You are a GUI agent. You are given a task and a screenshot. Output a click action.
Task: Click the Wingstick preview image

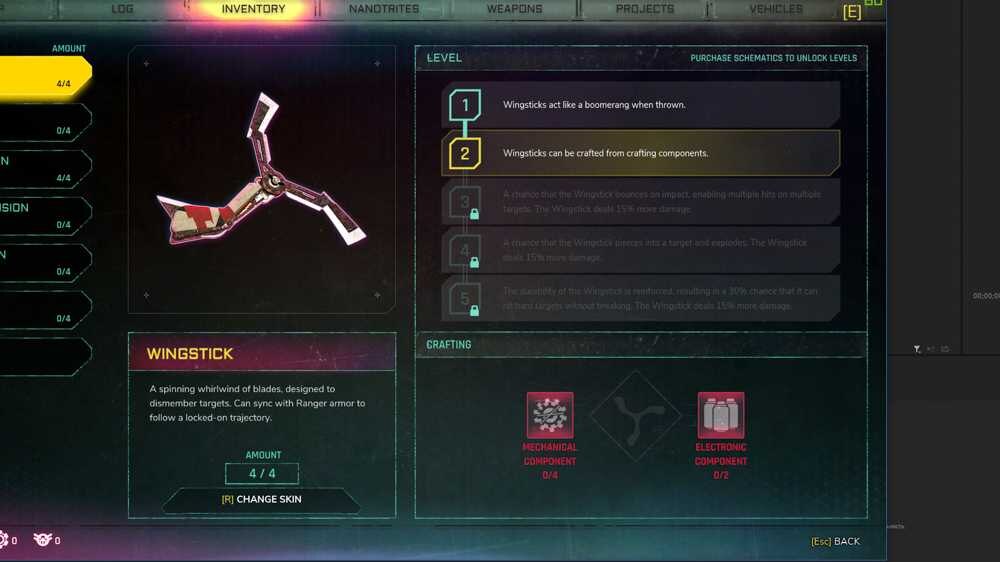click(x=262, y=180)
